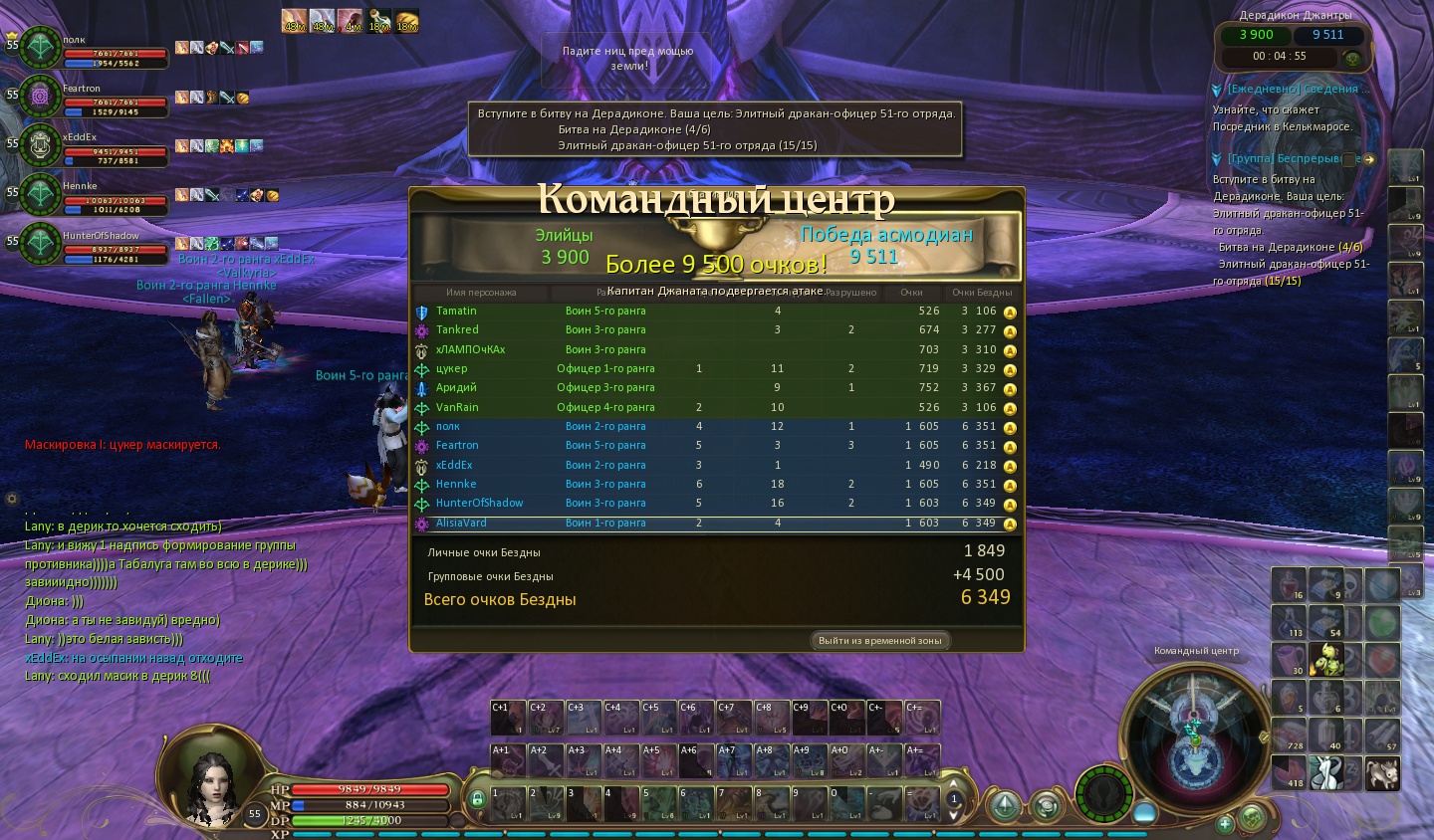Use the sword skill bound to A+2
1434x840 pixels.
[545, 760]
